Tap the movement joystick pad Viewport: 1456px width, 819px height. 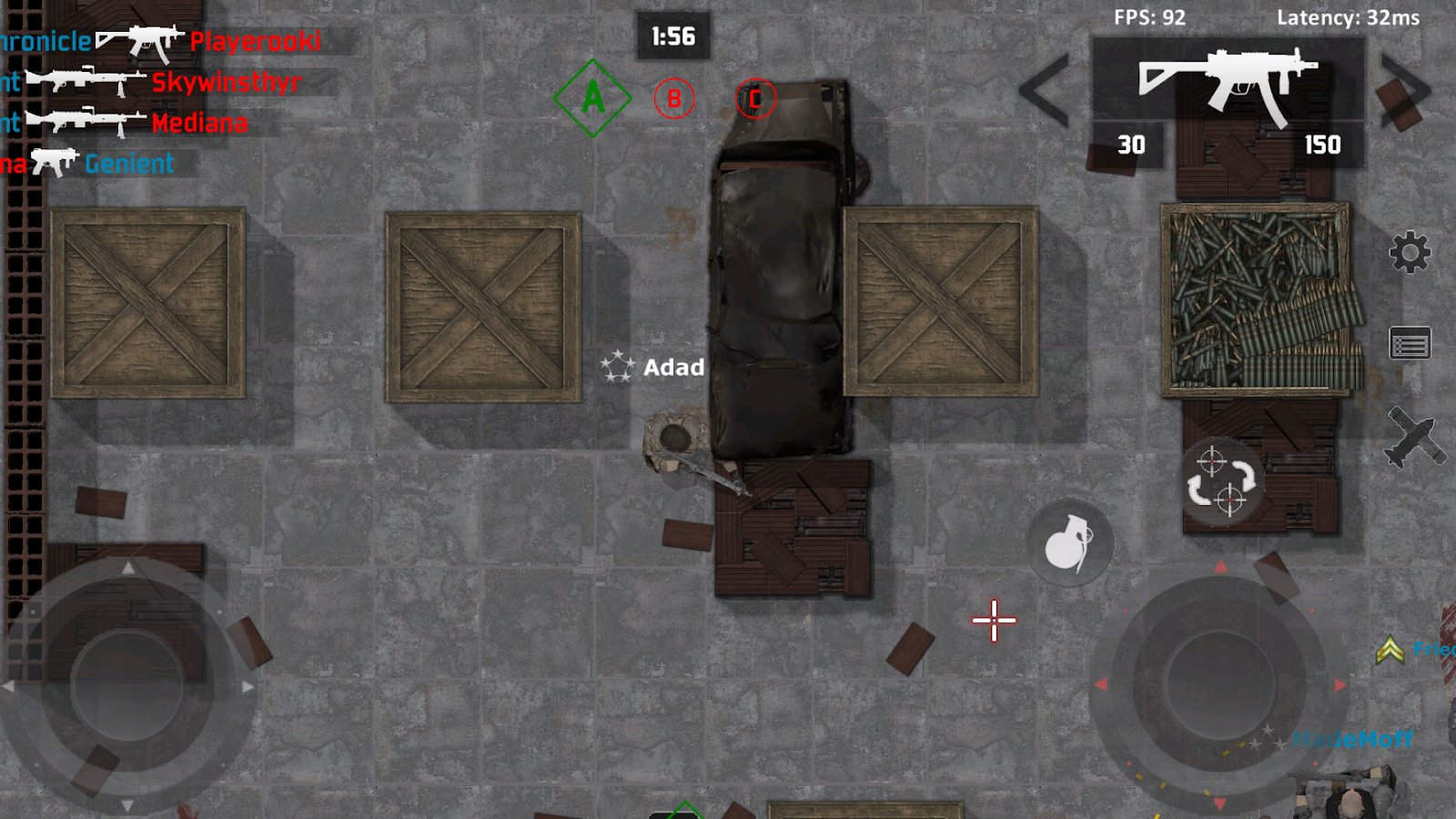pyautogui.click(x=127, y=685)
